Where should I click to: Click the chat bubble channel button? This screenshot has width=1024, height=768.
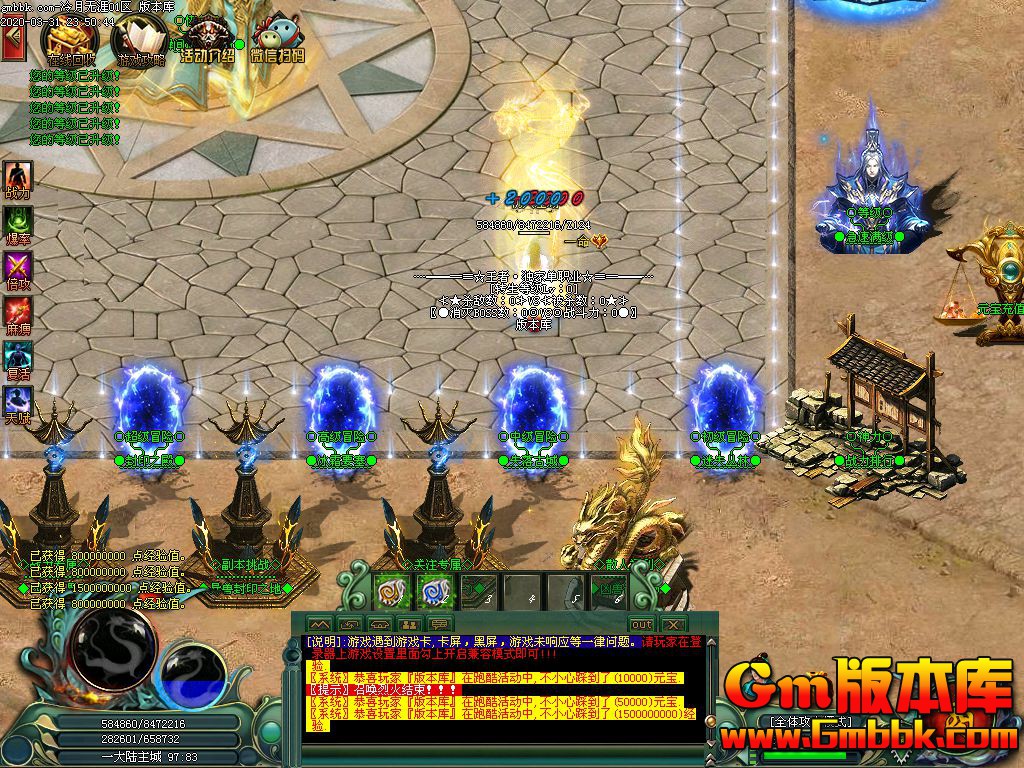point(440,624)
